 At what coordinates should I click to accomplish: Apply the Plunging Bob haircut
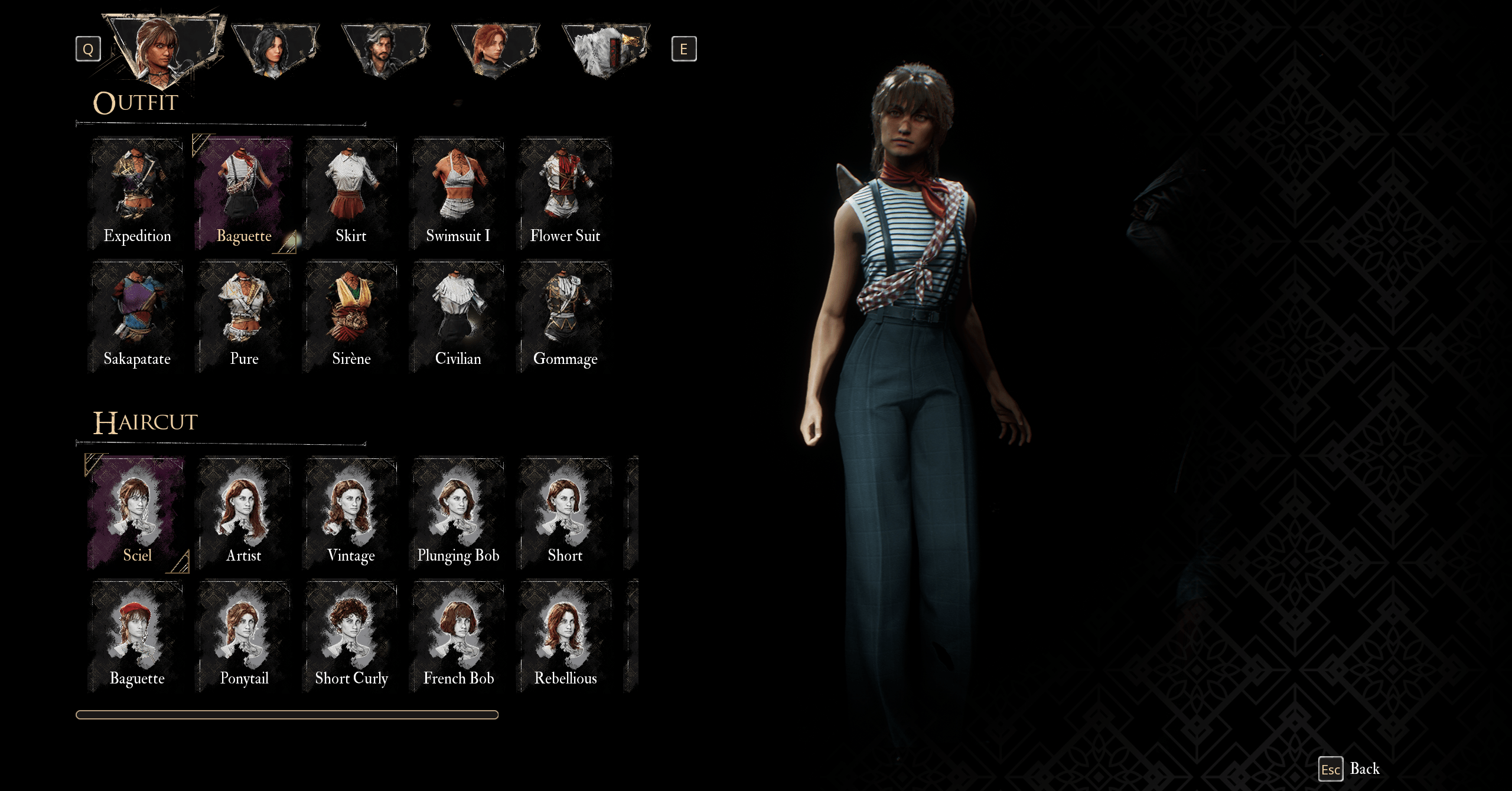(458, 513)
